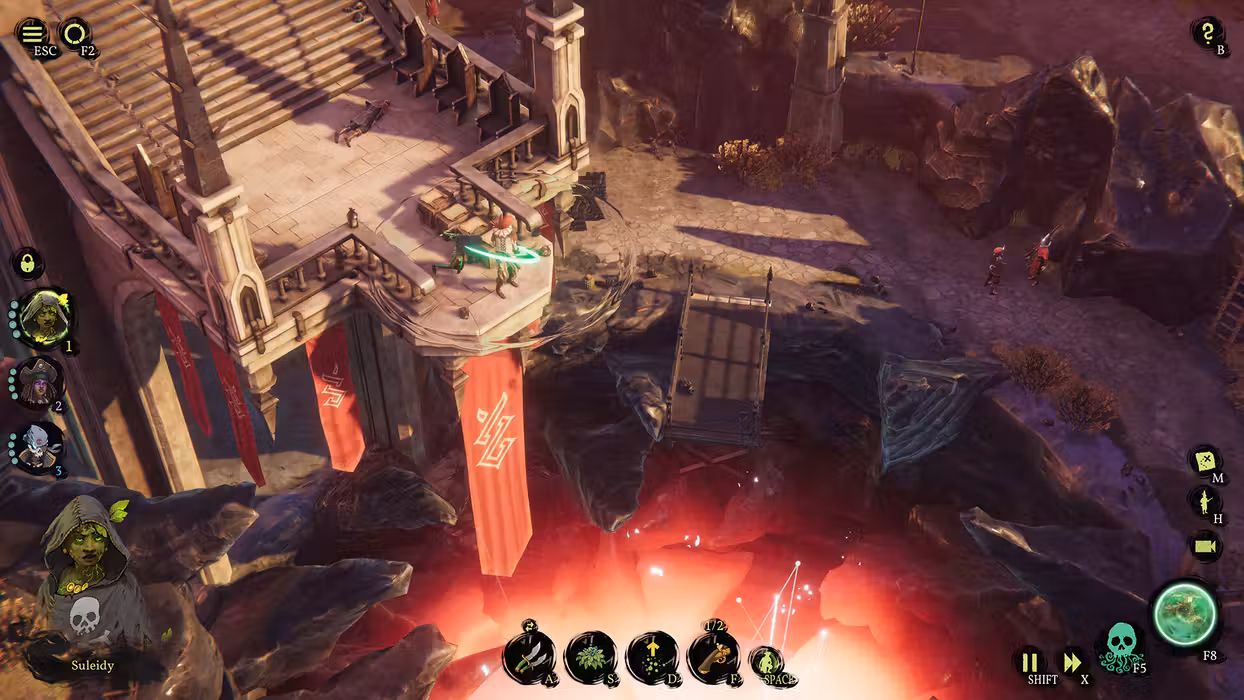The image size is (1244, 700).
Task: Click the glowing green orb
Action: (x=1185, y=614)
